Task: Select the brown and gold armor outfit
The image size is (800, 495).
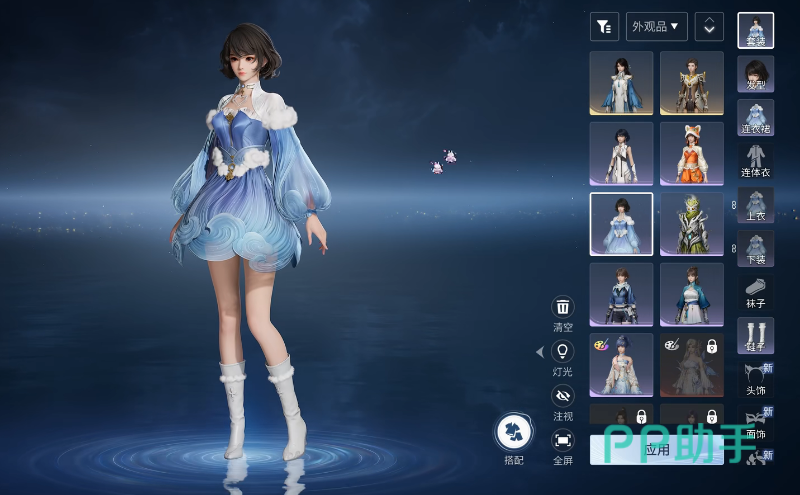Action: pyautogui.click(x=691, y=82)
